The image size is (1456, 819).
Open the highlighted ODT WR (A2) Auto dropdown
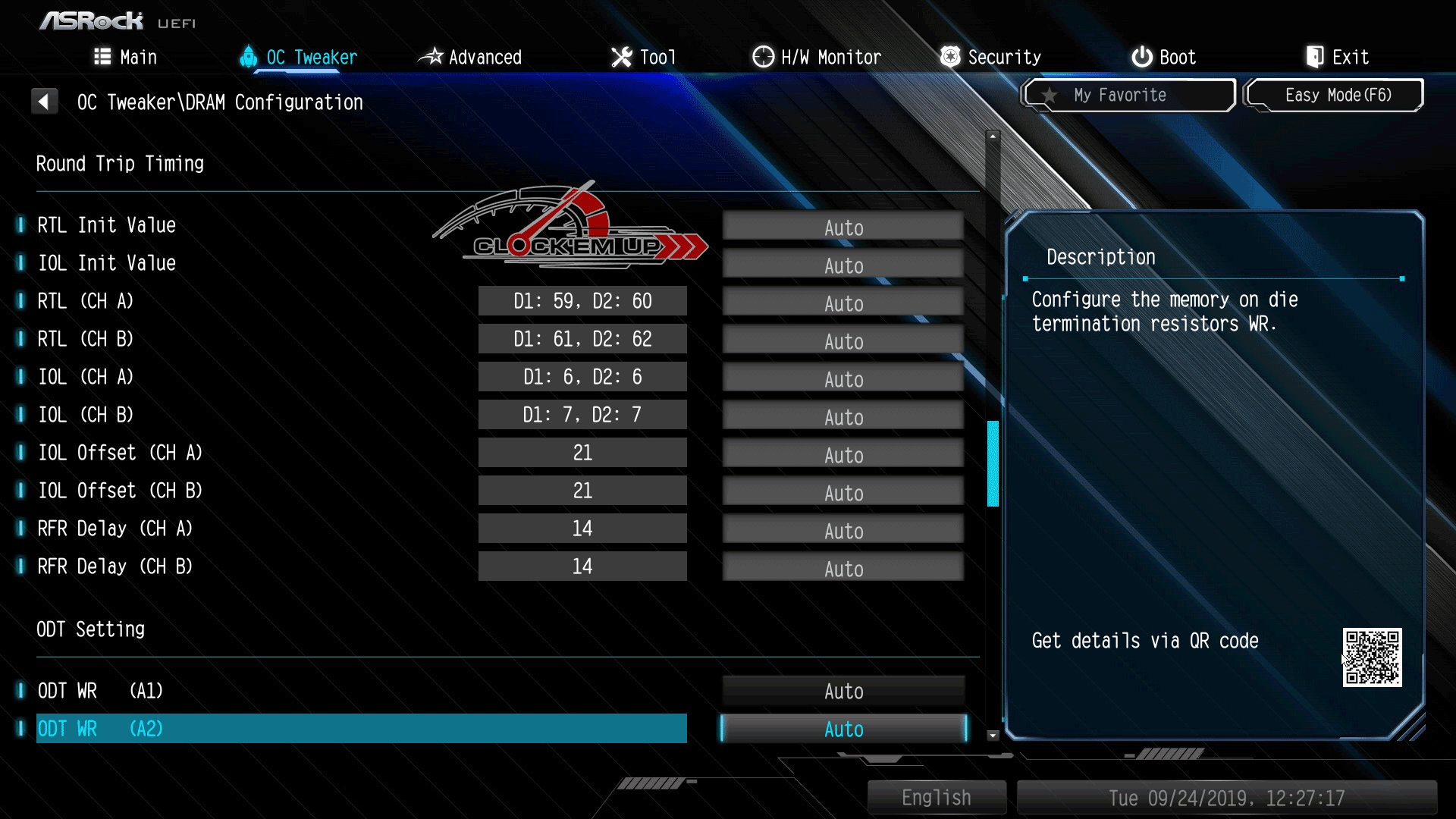843,729
